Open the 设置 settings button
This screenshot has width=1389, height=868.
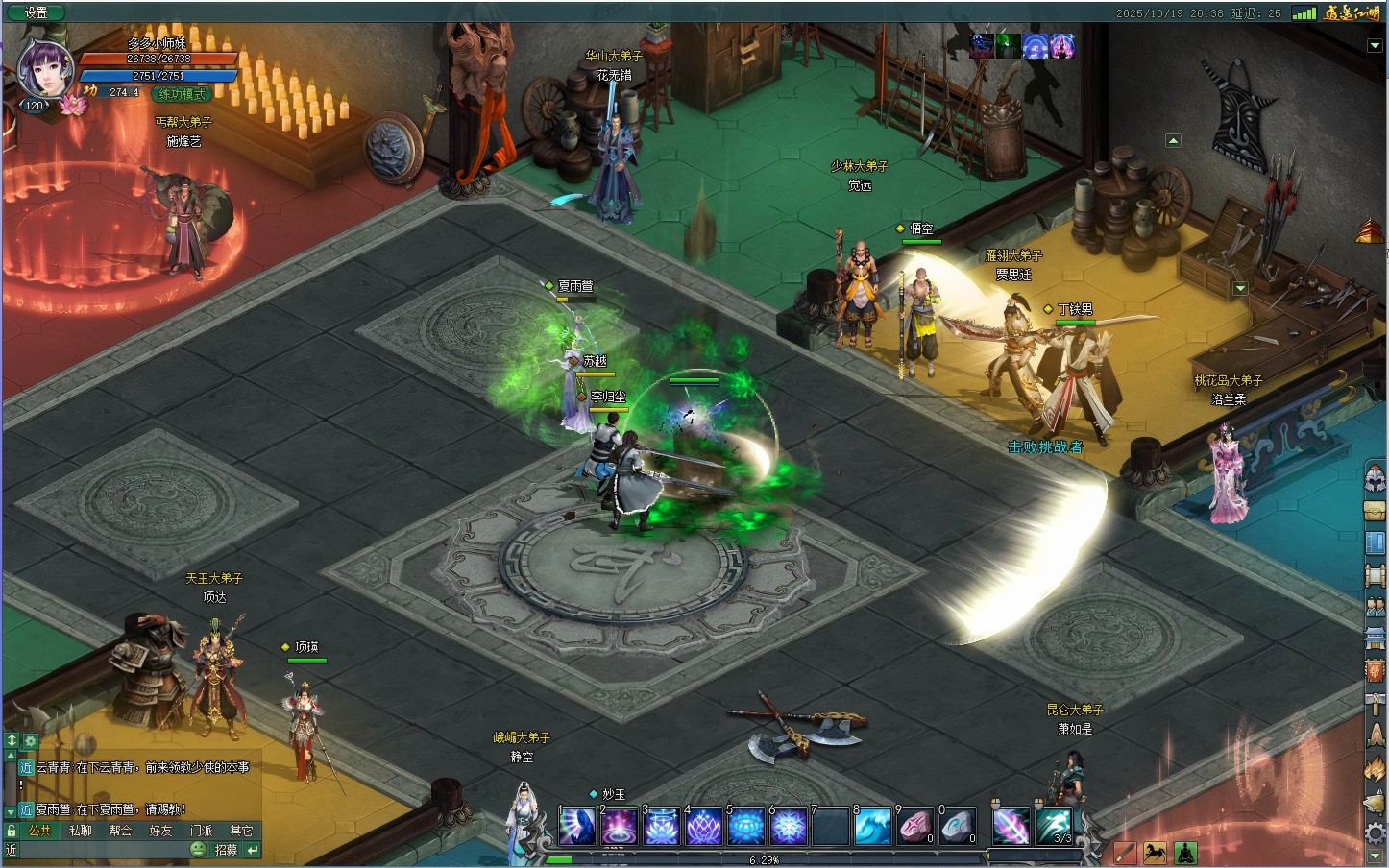click(36, 12)
